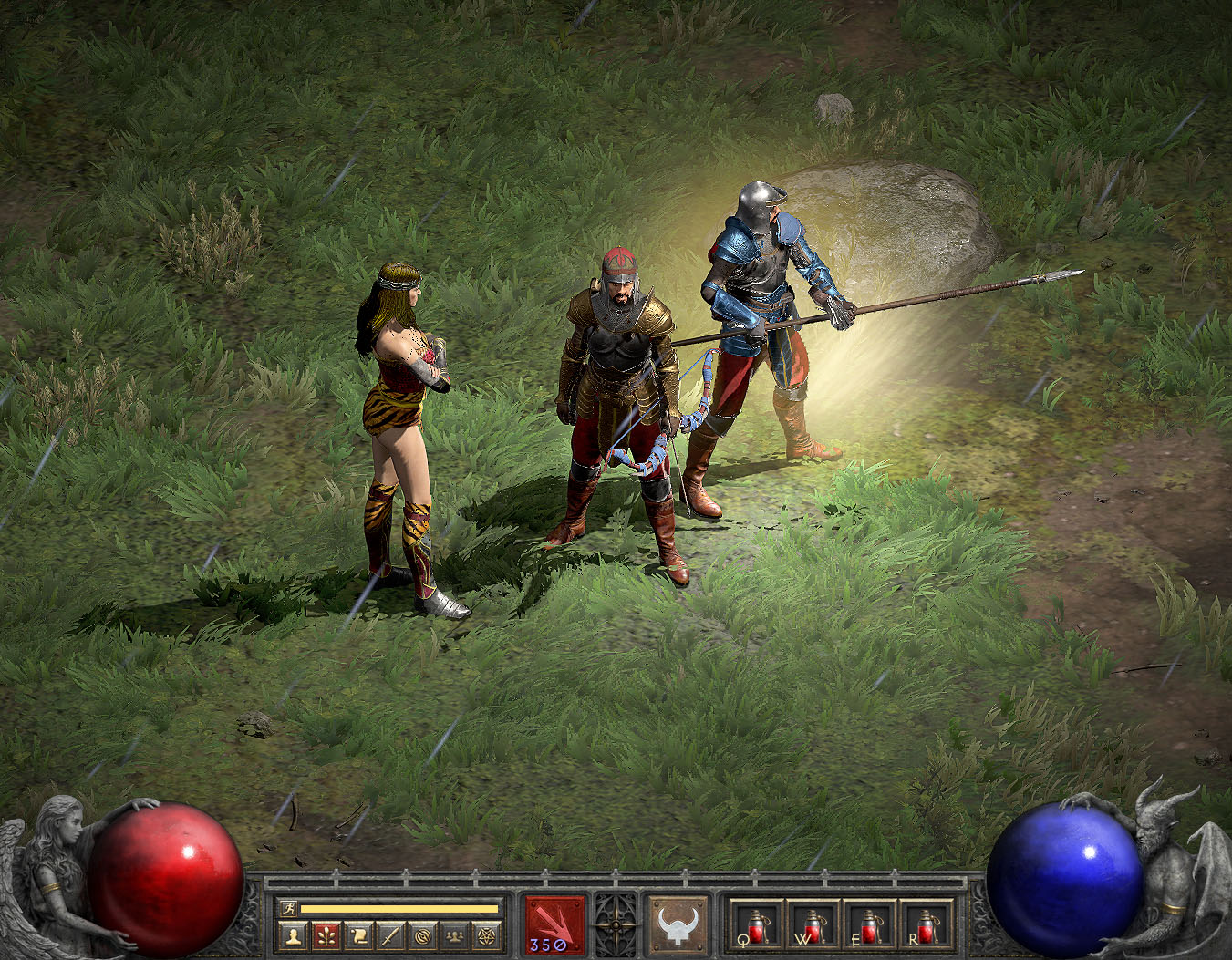The image size is (1232, 960).
Task: Open the quest log scroll icon
Action: [358, 935]
